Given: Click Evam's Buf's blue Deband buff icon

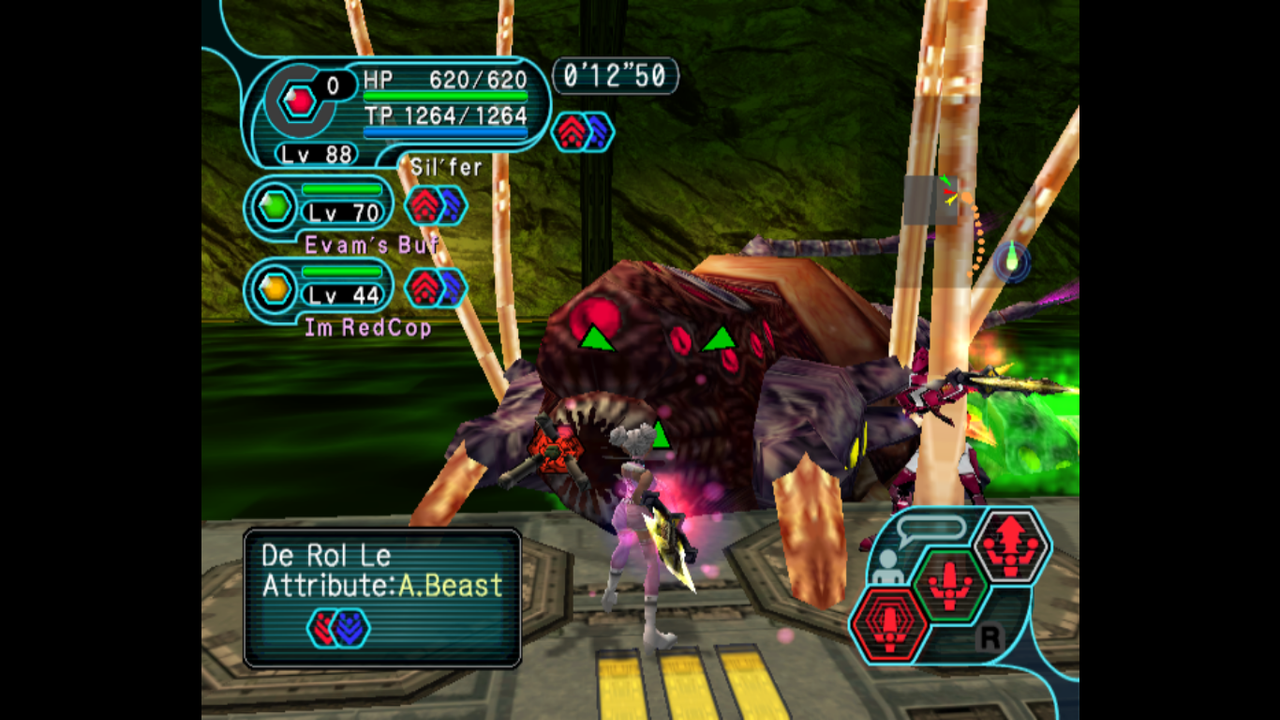Looking at the screenshot, I should pyautogui.click(x=451, y=206).
